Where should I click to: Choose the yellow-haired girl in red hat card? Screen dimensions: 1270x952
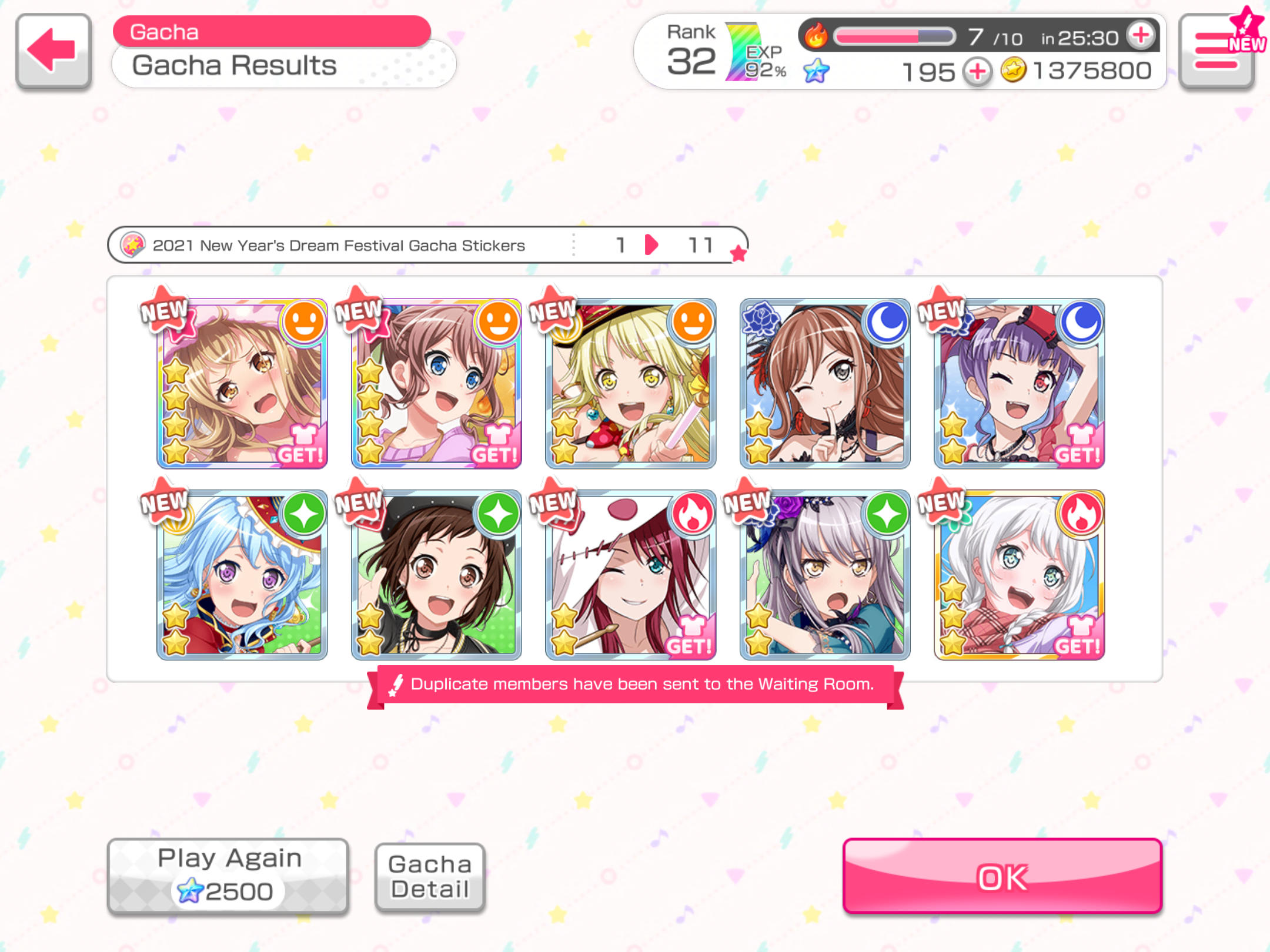pyautogui.click(x=630, y=384)
